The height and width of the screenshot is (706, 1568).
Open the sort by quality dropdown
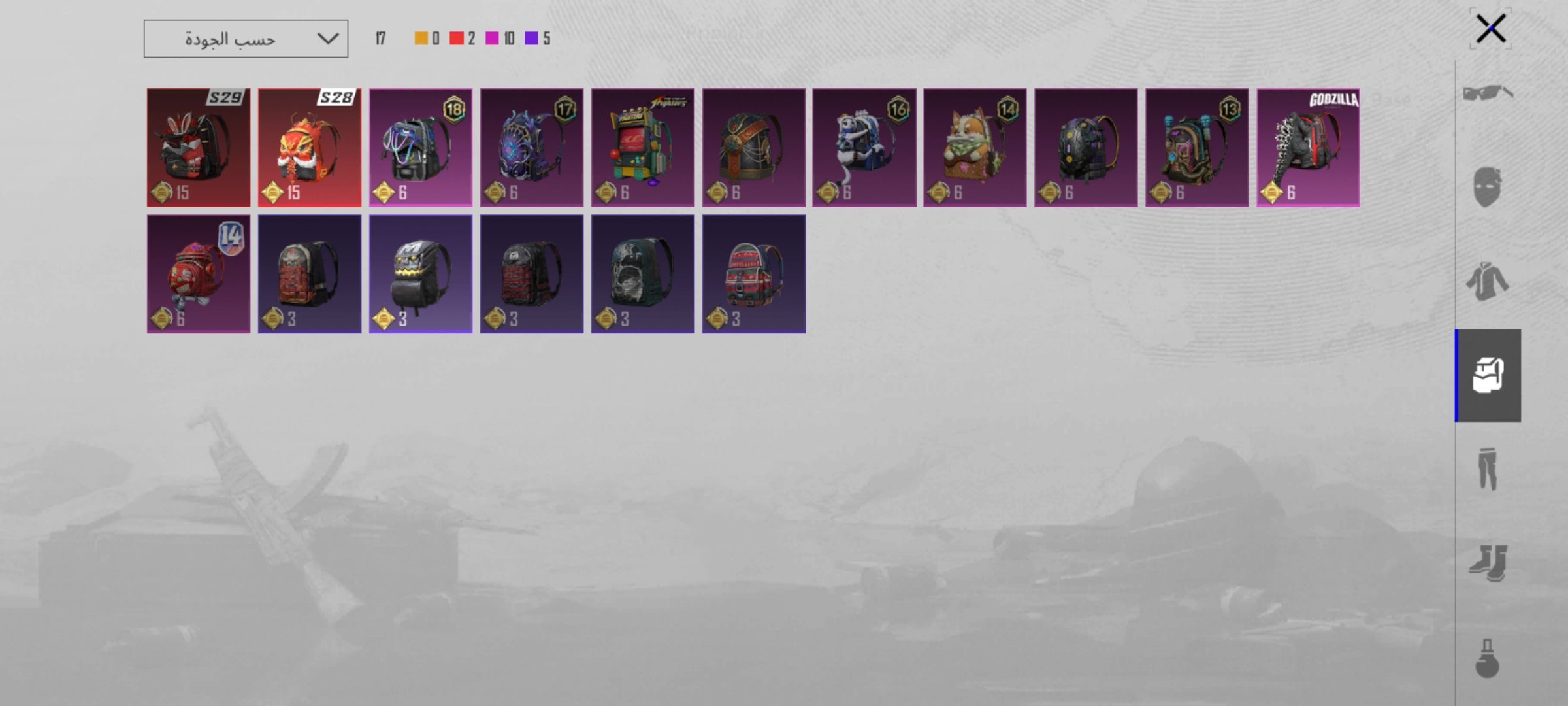(246, 39)
